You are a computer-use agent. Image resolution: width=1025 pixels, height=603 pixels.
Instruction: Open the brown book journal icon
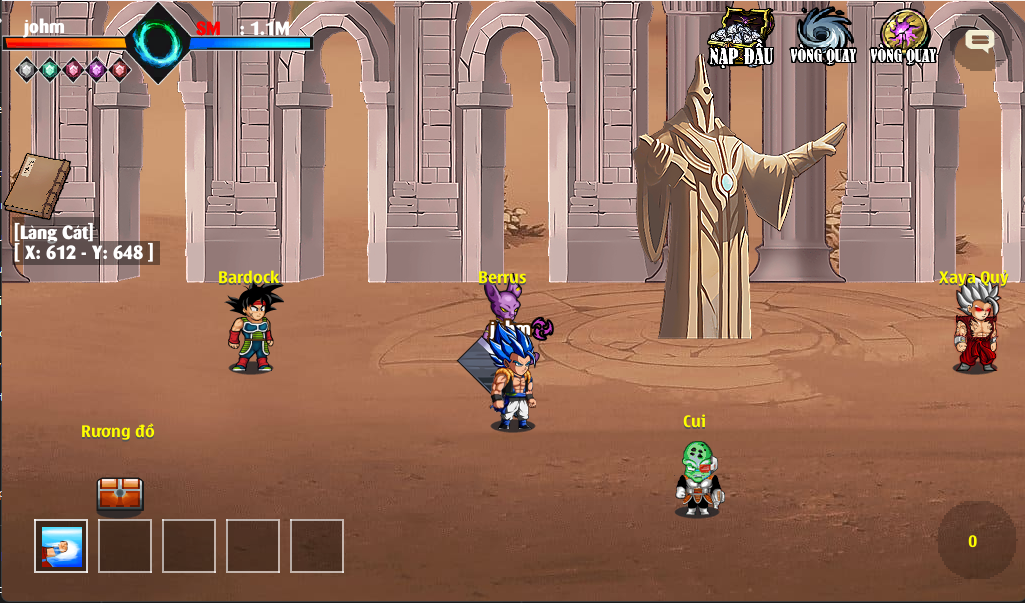tap(37, 187)
